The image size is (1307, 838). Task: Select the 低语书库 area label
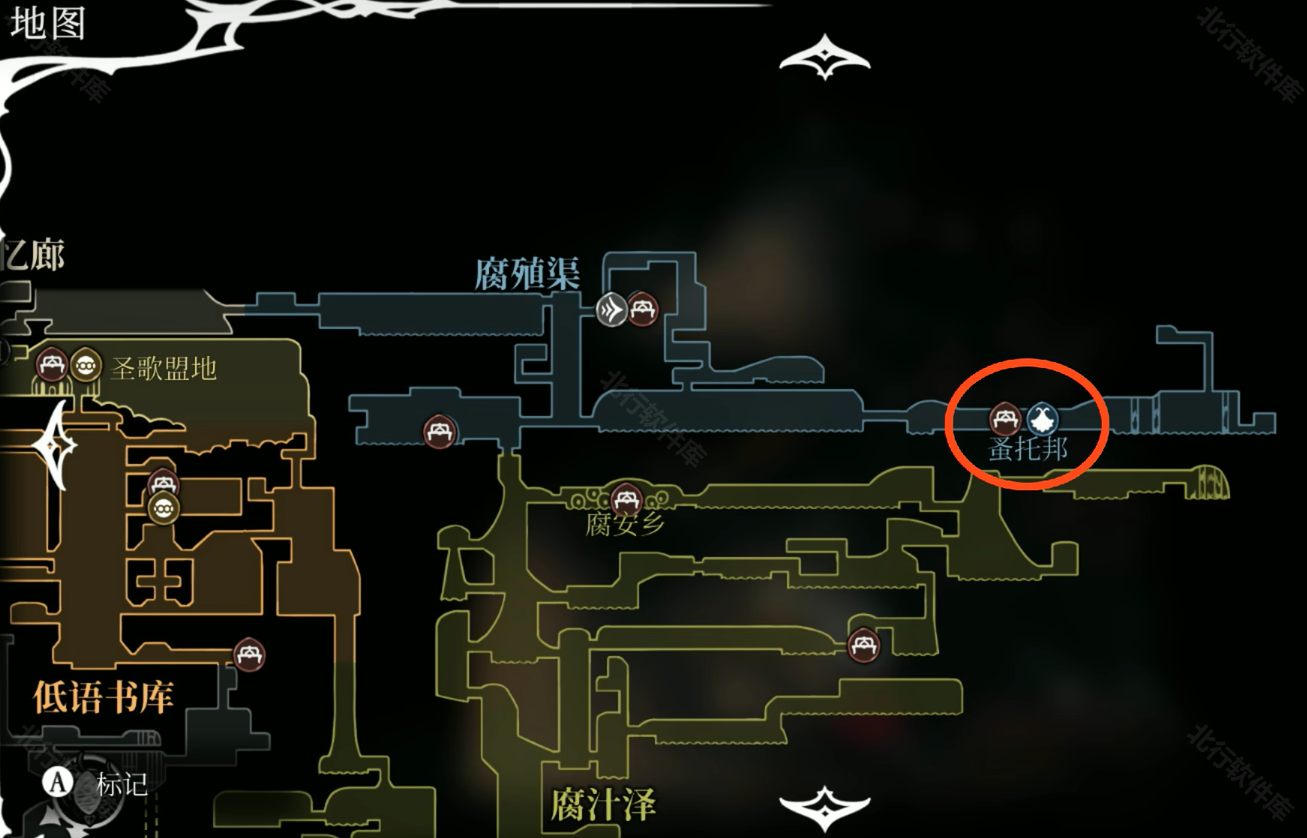click(104, 696)
